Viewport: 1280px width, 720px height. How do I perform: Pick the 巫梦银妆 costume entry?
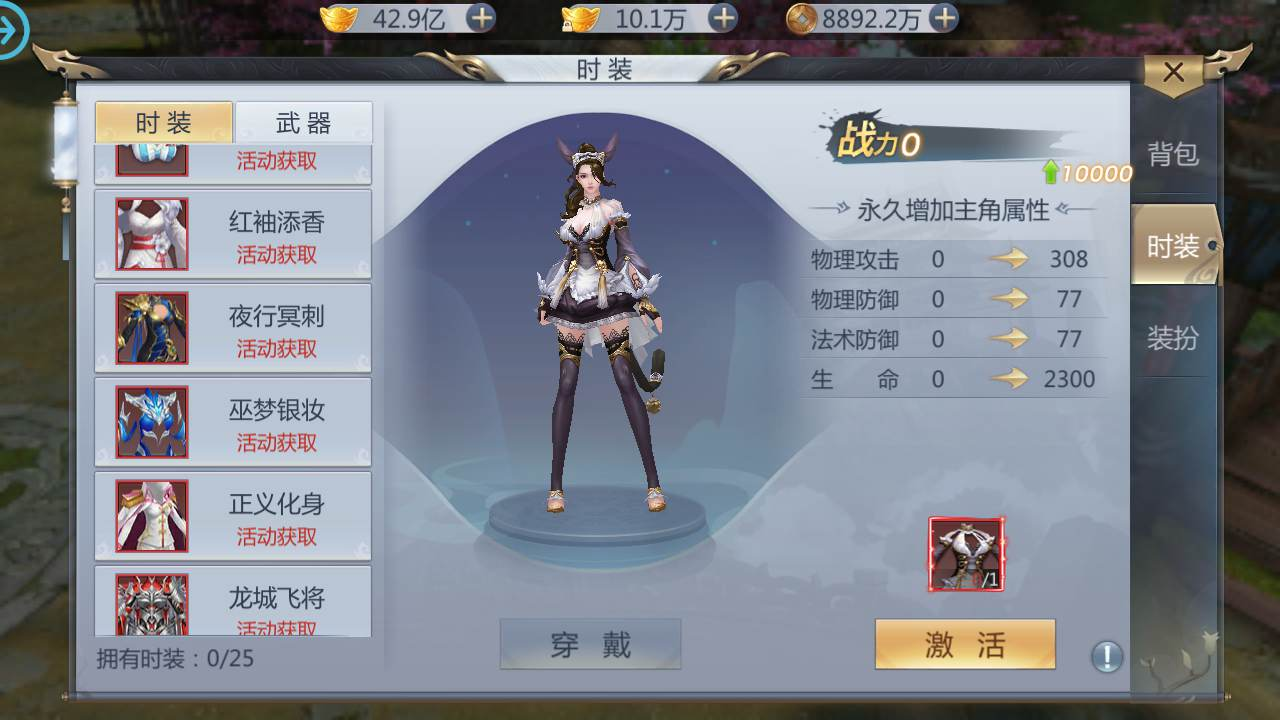[233, 422]
